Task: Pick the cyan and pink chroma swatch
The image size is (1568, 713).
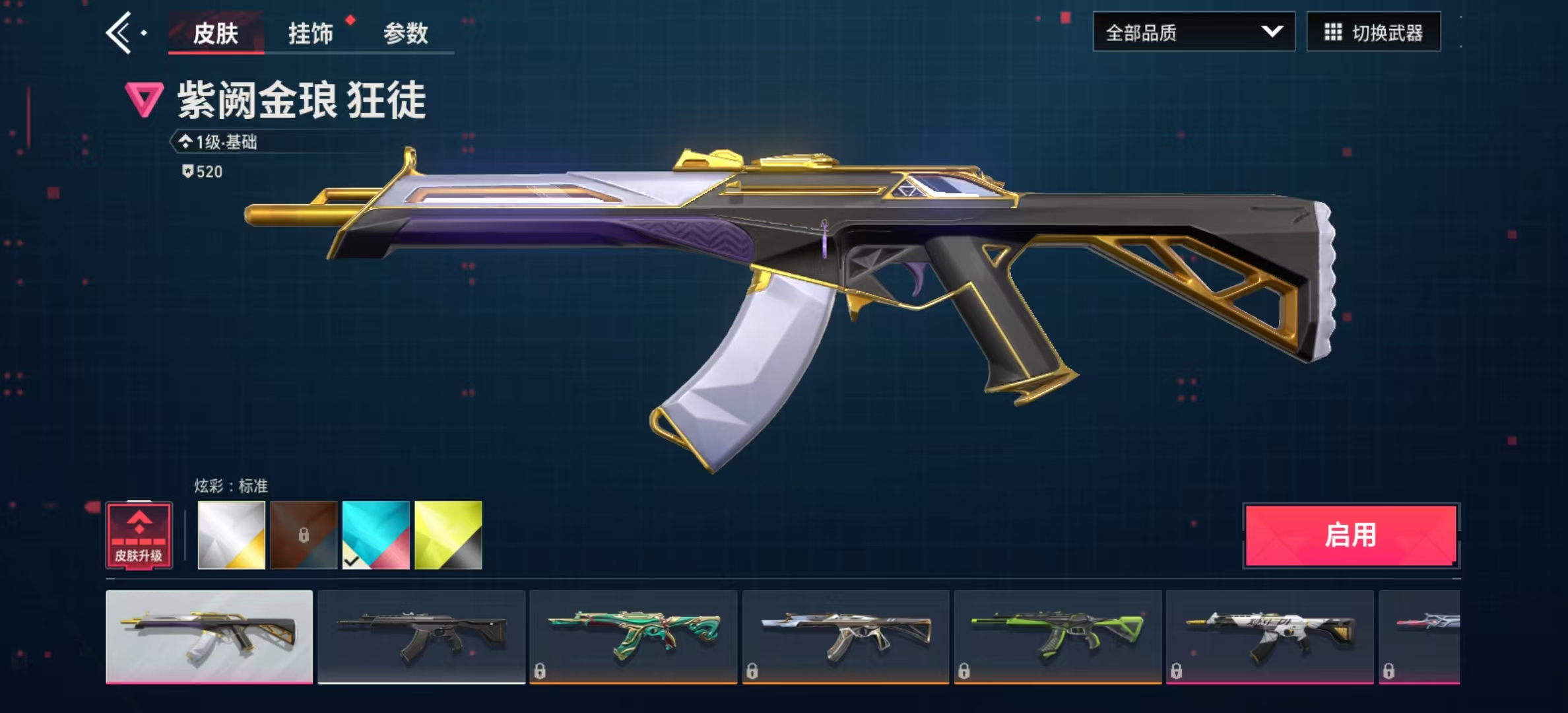Action: pyautogui.click(x=376, y=535)
